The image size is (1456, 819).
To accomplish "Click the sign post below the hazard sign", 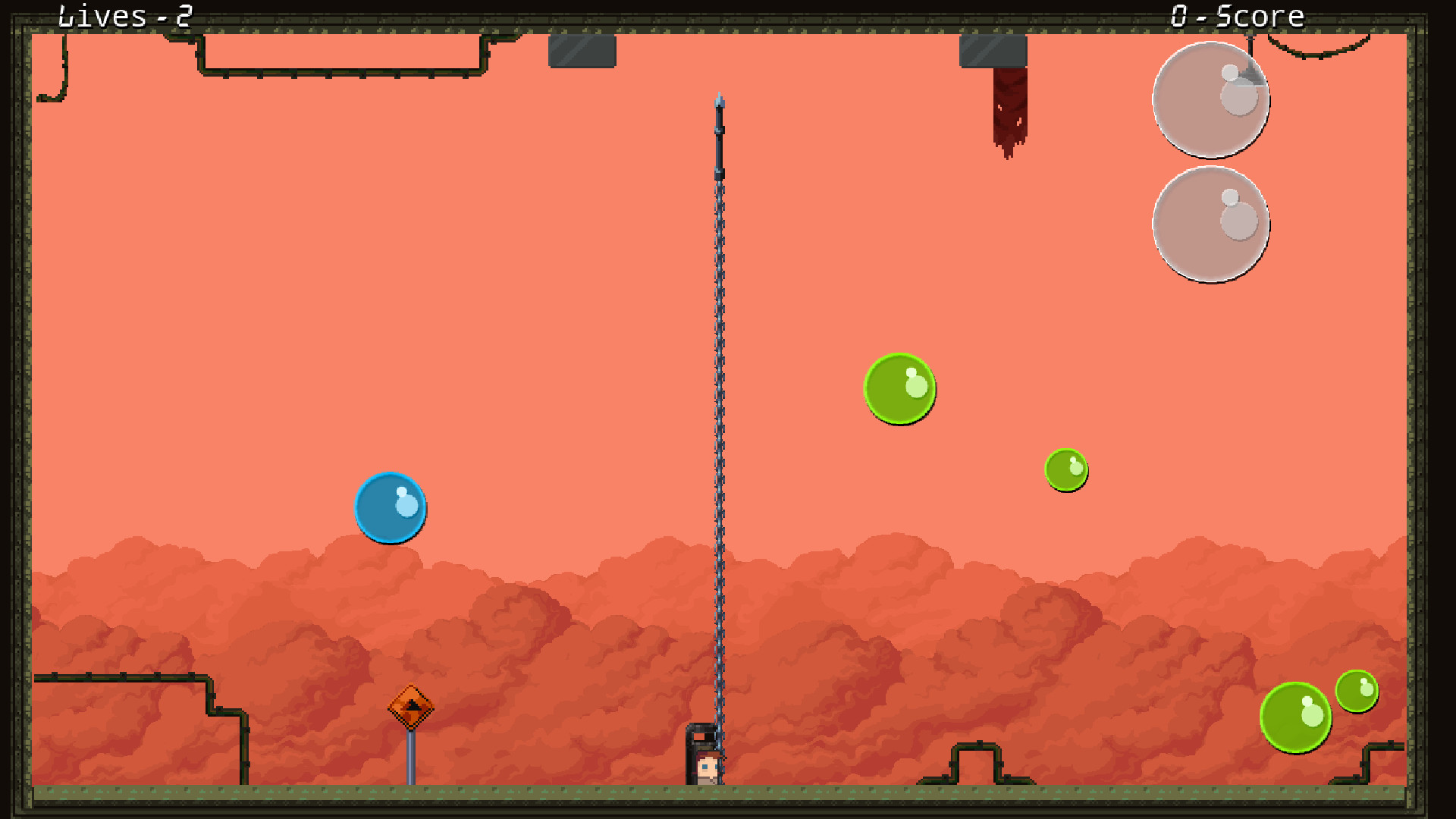I will [412, 758].
